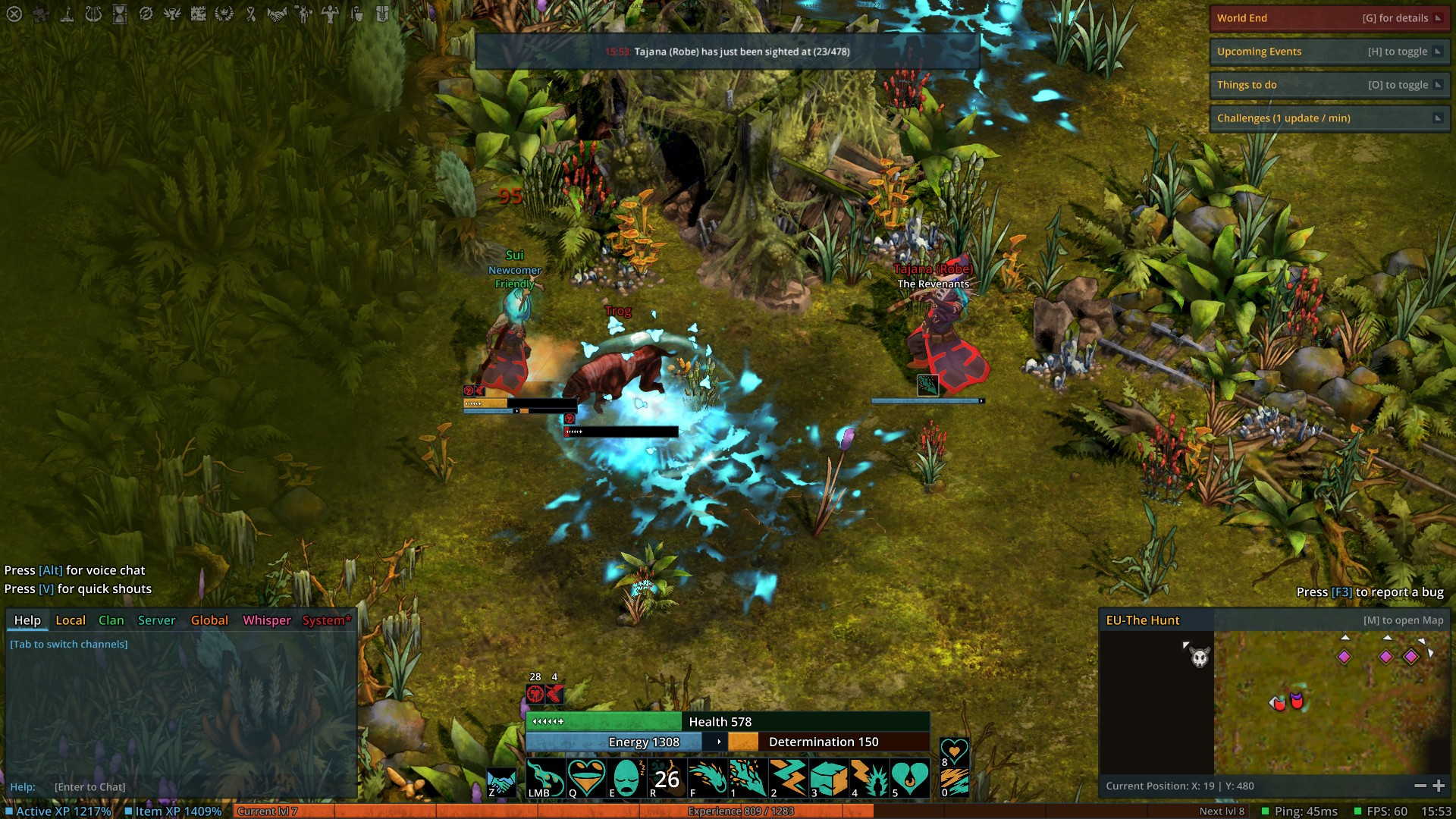The width and height of the screenshot is (1456, 819).
Task: Open the lyre icon in top toolbar
Action: 93,14
